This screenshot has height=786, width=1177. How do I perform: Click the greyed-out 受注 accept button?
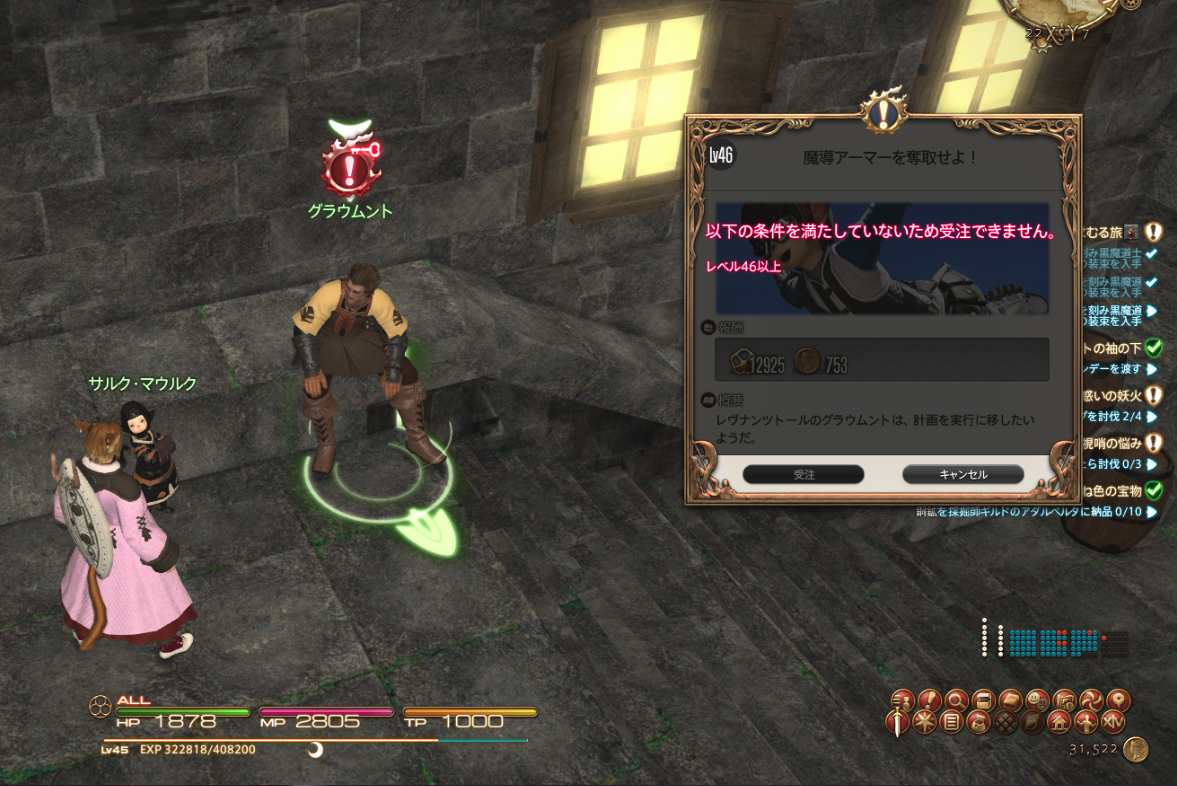(803, 474)
